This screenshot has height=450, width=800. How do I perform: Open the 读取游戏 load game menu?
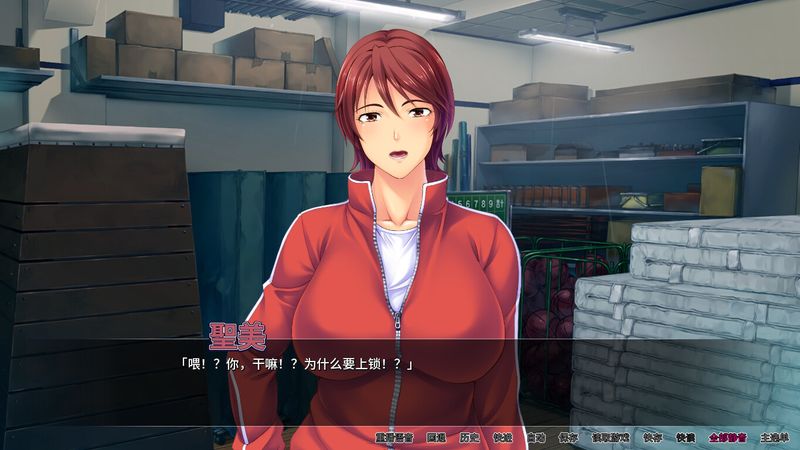609,437
